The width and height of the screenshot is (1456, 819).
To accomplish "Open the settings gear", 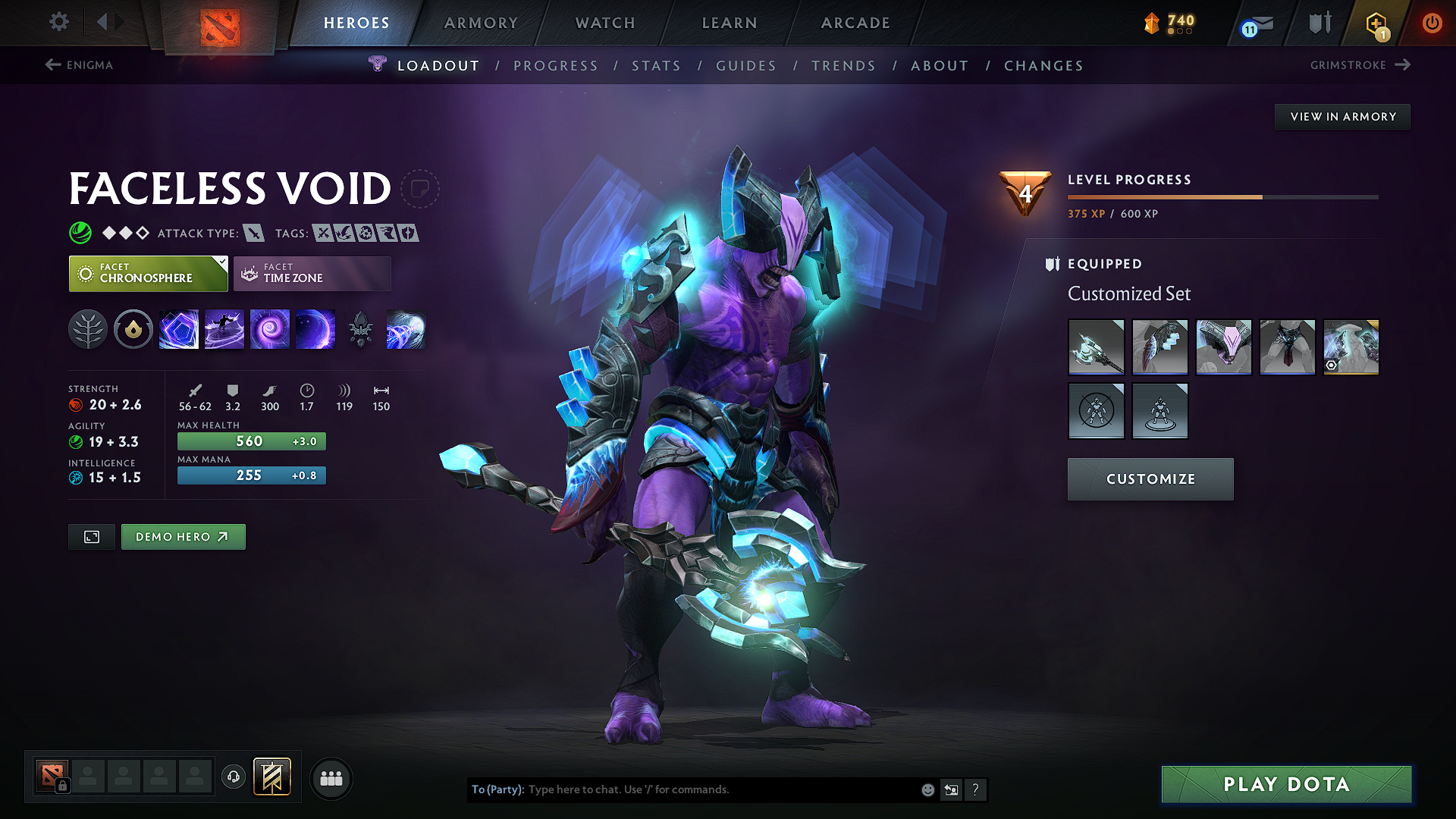I will [59, 22].
